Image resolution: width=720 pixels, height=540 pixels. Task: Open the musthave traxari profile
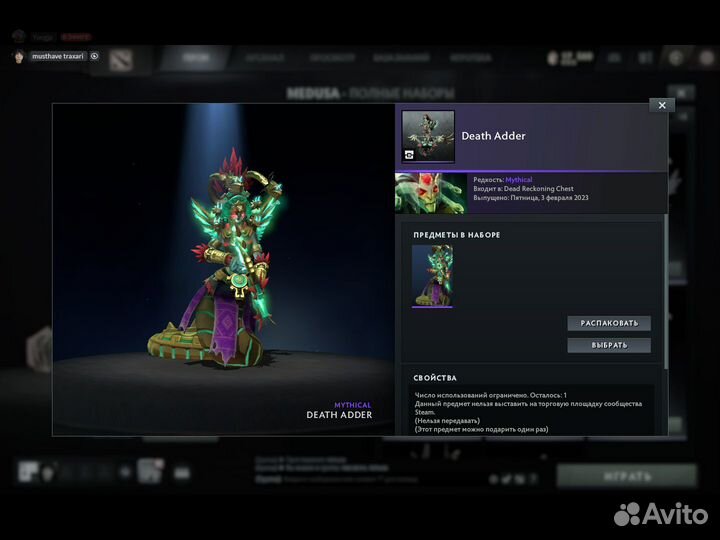click(58, 56)
